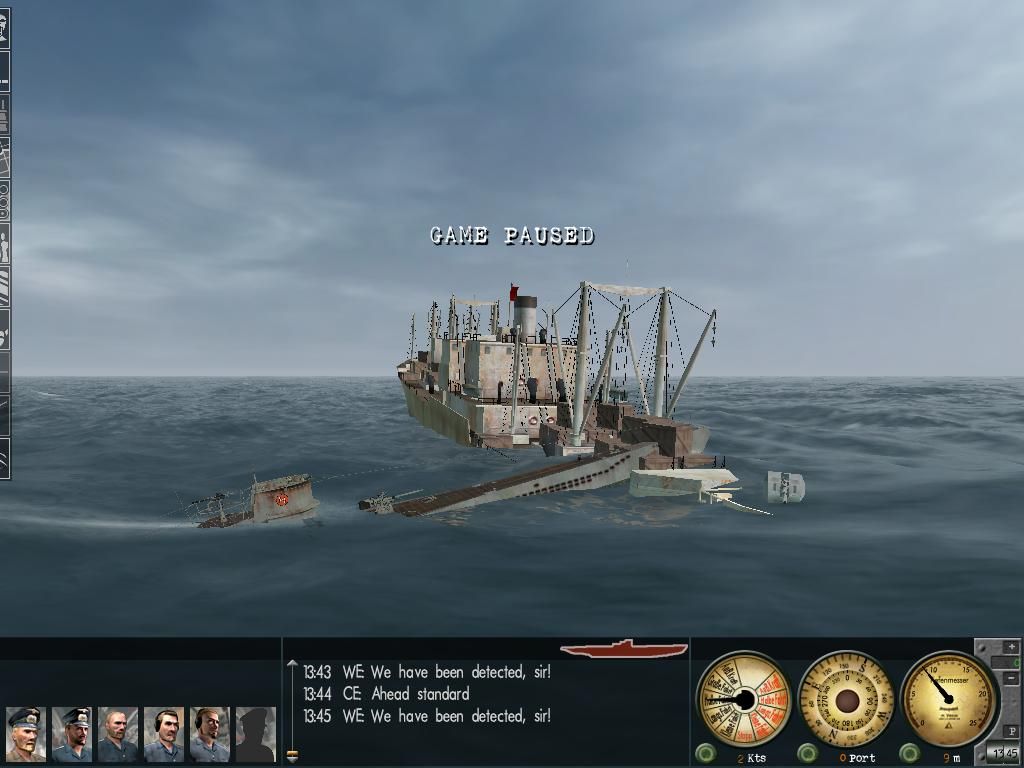
Task: Open the binoculars view from the side toolbar
Action: tap(4, 201)
